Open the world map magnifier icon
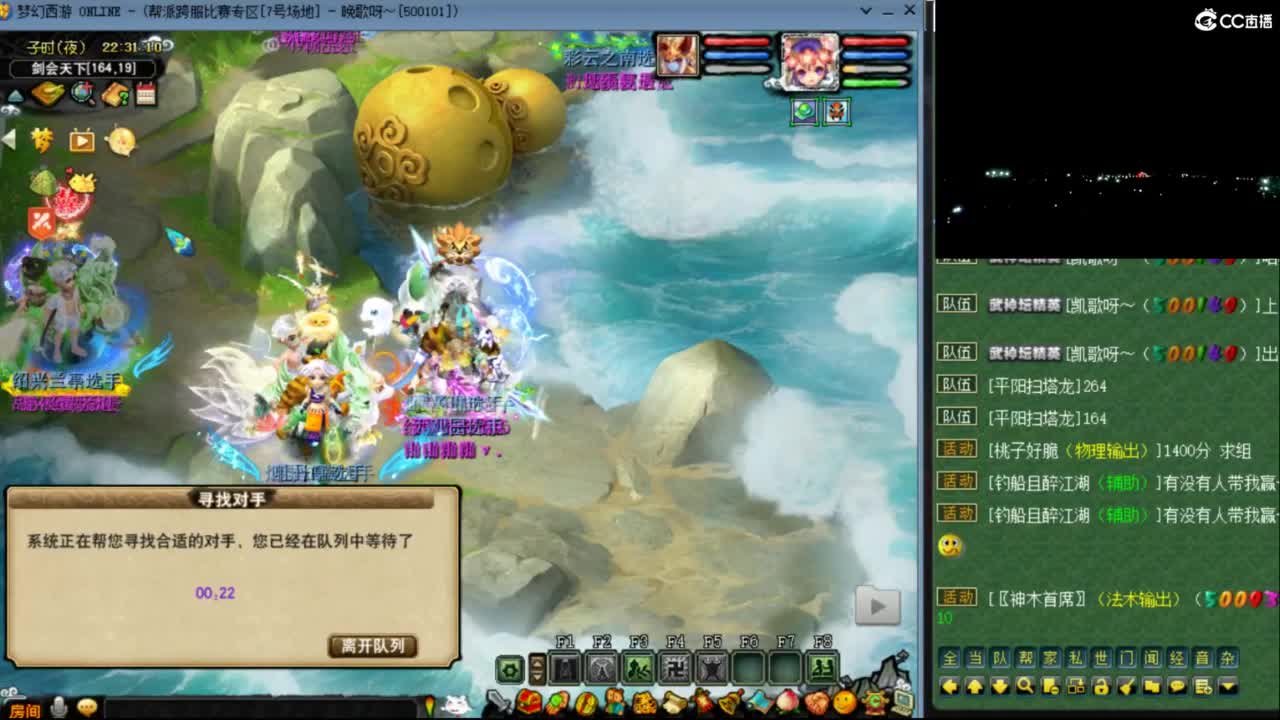This screenshot has height=720, width=1280. (81, 94)
